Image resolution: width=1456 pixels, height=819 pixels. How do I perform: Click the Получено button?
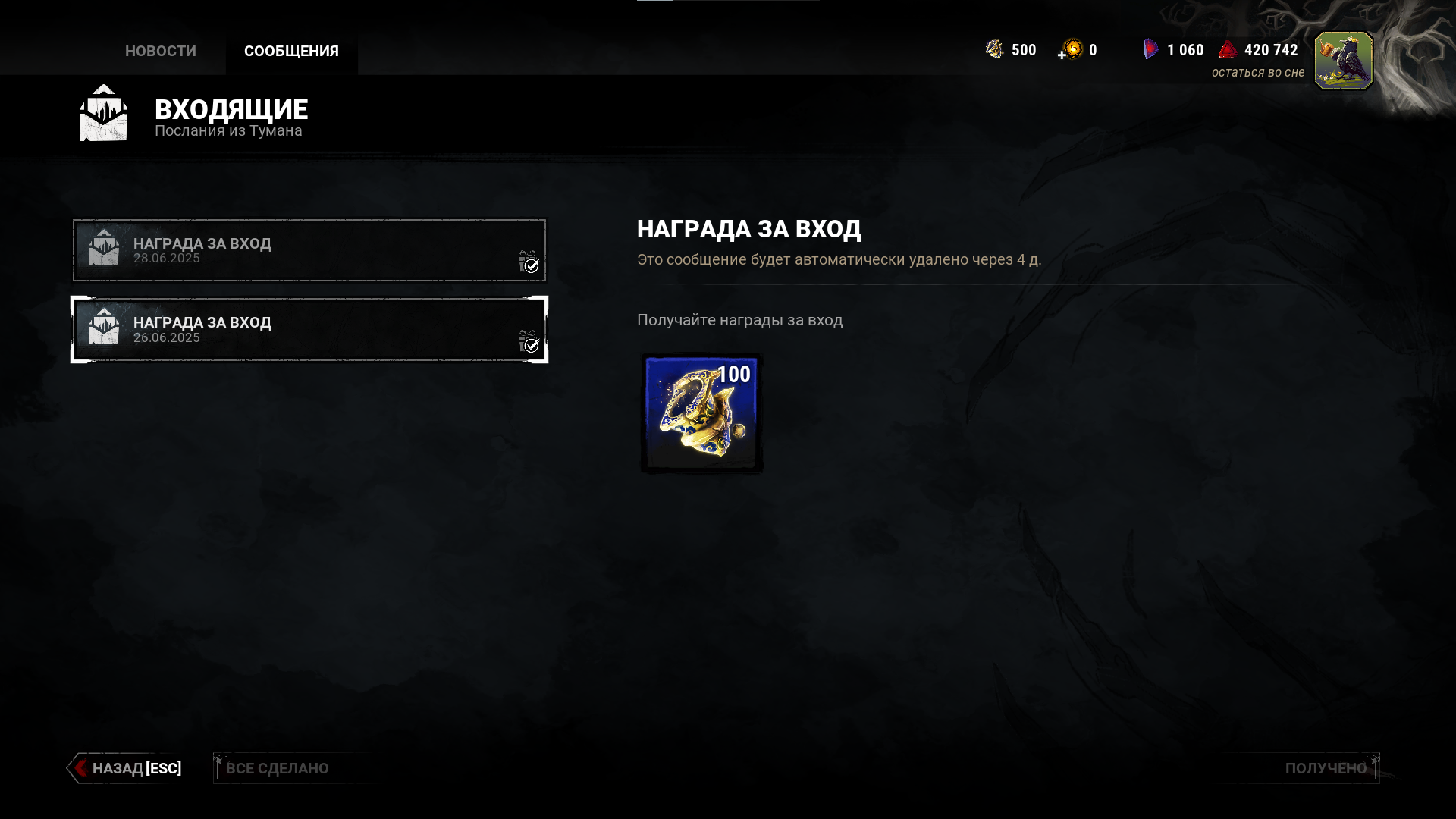click(1325, 768)
